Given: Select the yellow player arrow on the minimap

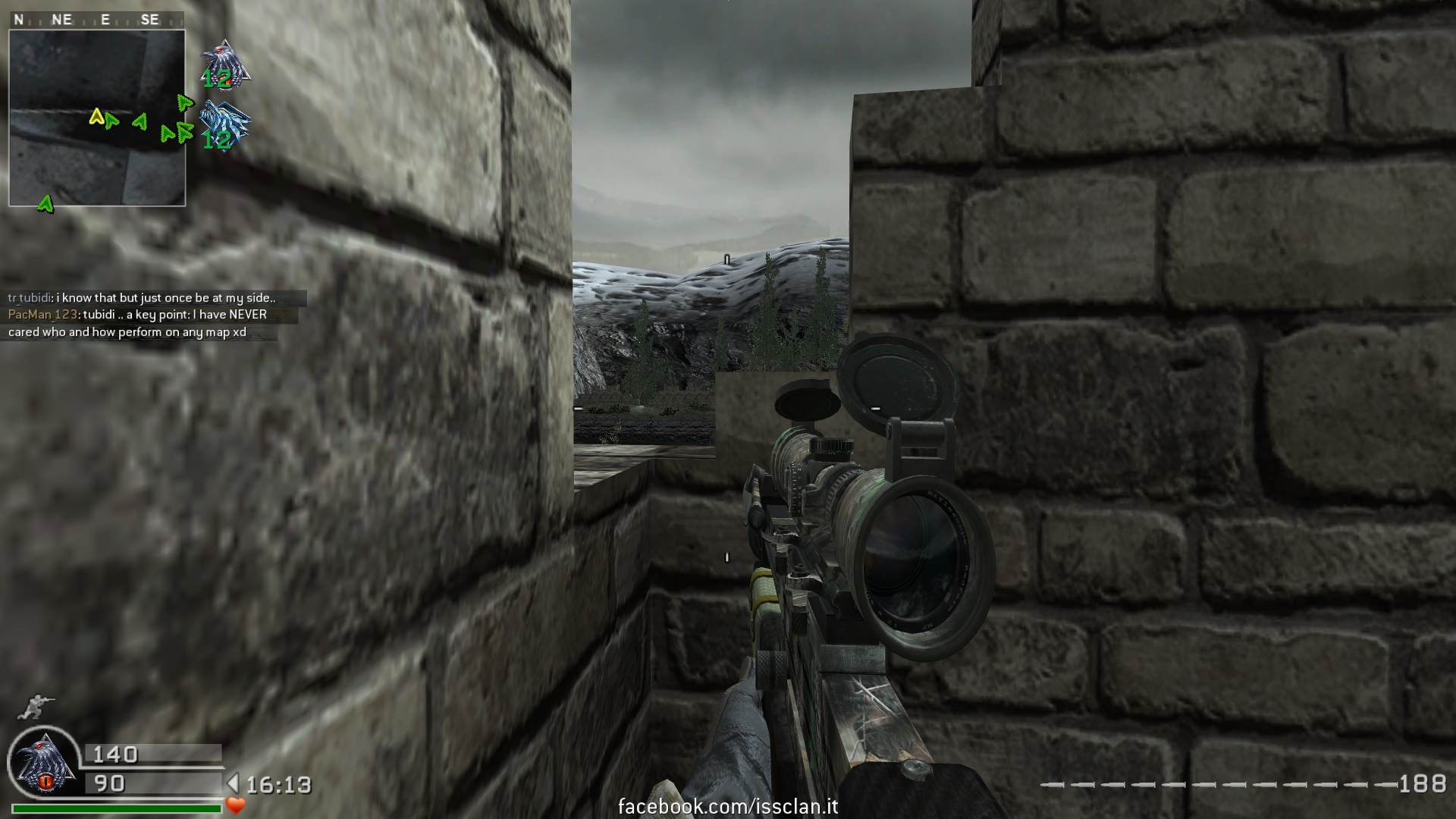Looking at the screenshot, I should [96, 117].
